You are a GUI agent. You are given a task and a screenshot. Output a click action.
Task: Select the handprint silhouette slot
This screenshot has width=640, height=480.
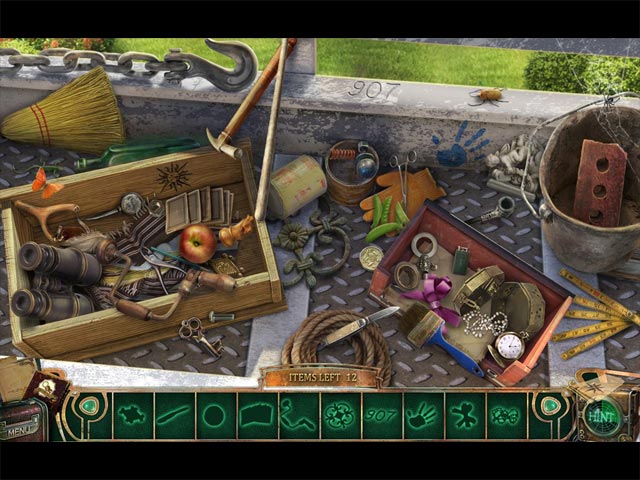[x=422, y=415]
